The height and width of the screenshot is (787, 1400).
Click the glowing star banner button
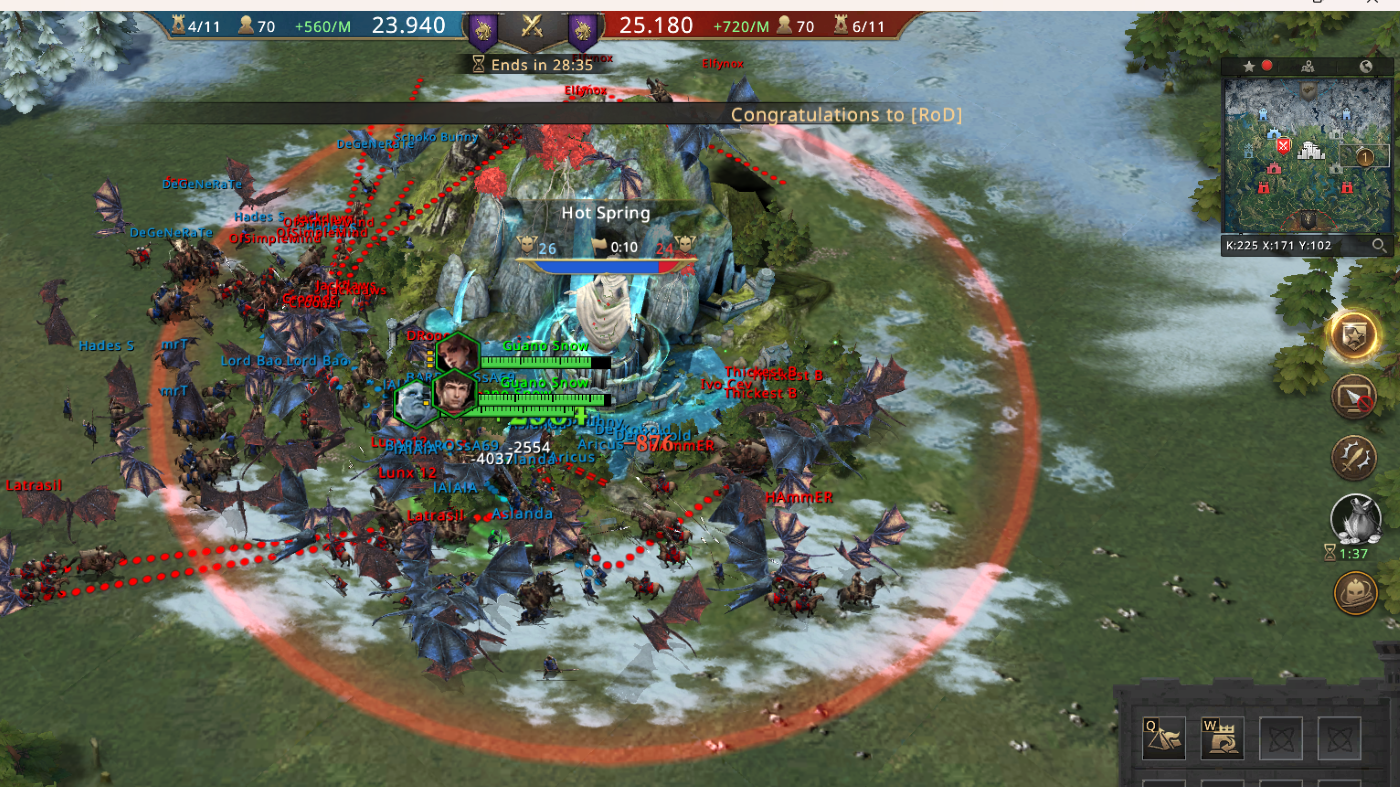pyautogui.click(x=1354, y=336)
